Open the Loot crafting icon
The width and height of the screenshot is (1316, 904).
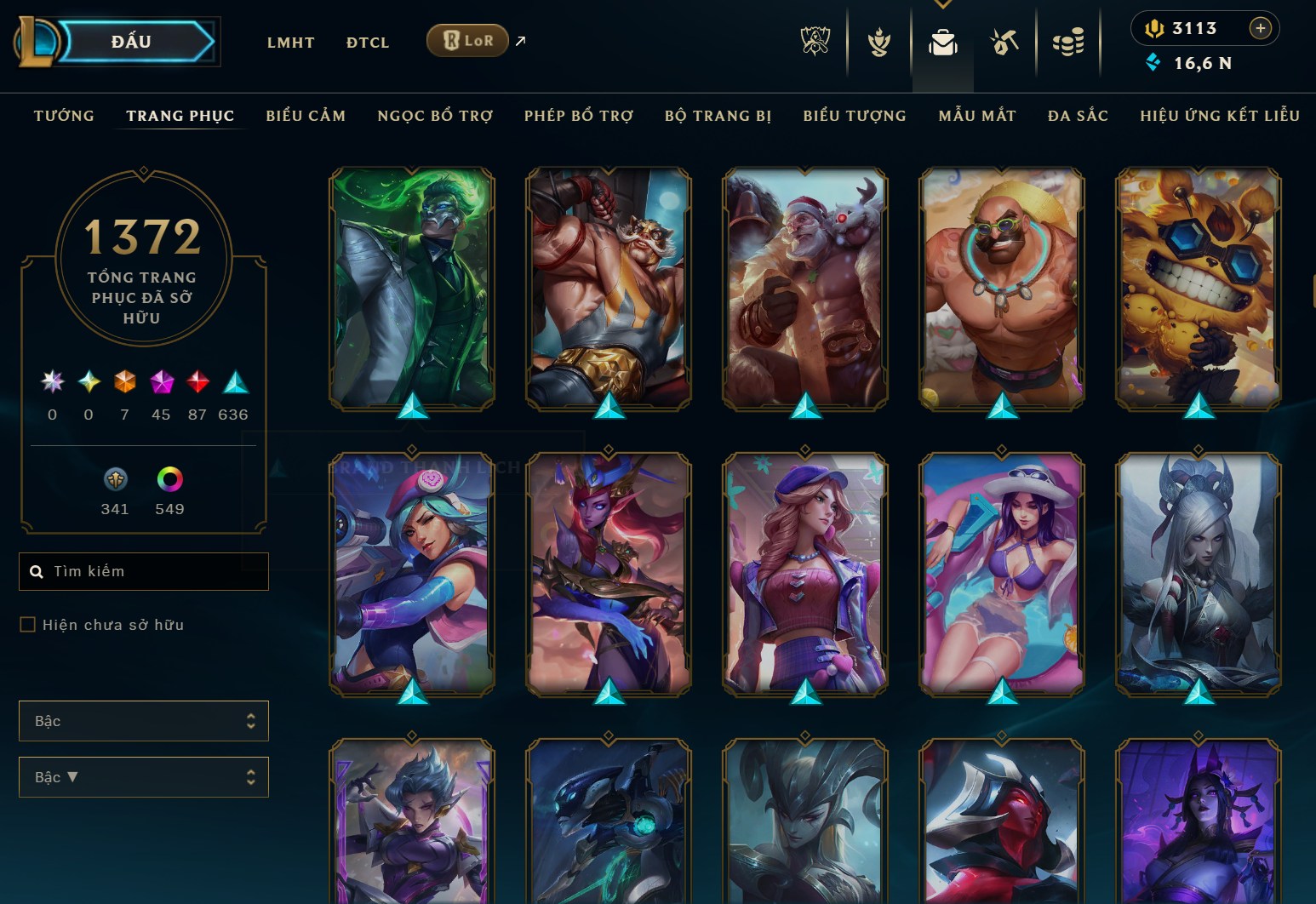1004,43
